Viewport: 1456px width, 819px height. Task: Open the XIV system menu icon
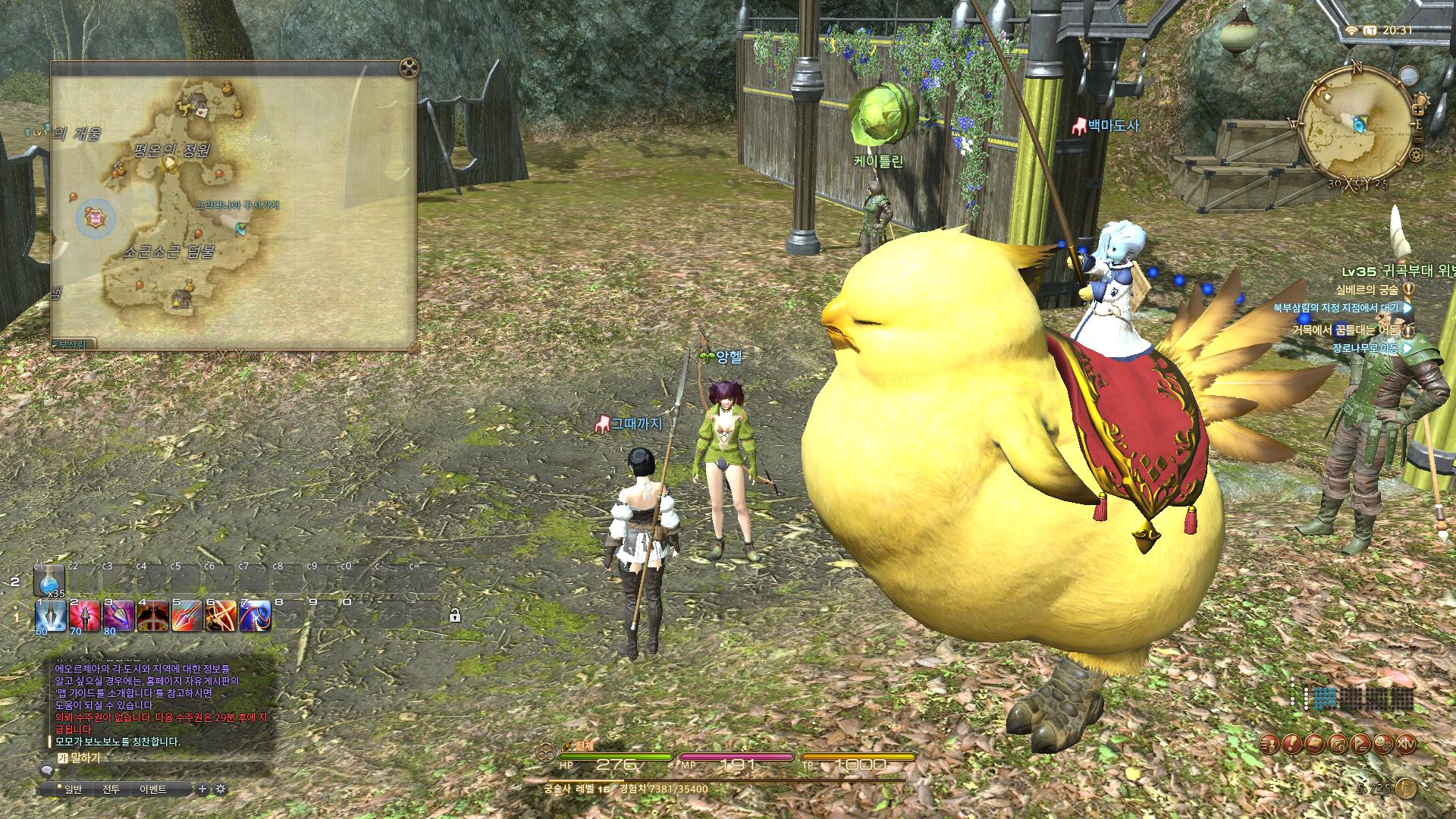coord(1405,744)
